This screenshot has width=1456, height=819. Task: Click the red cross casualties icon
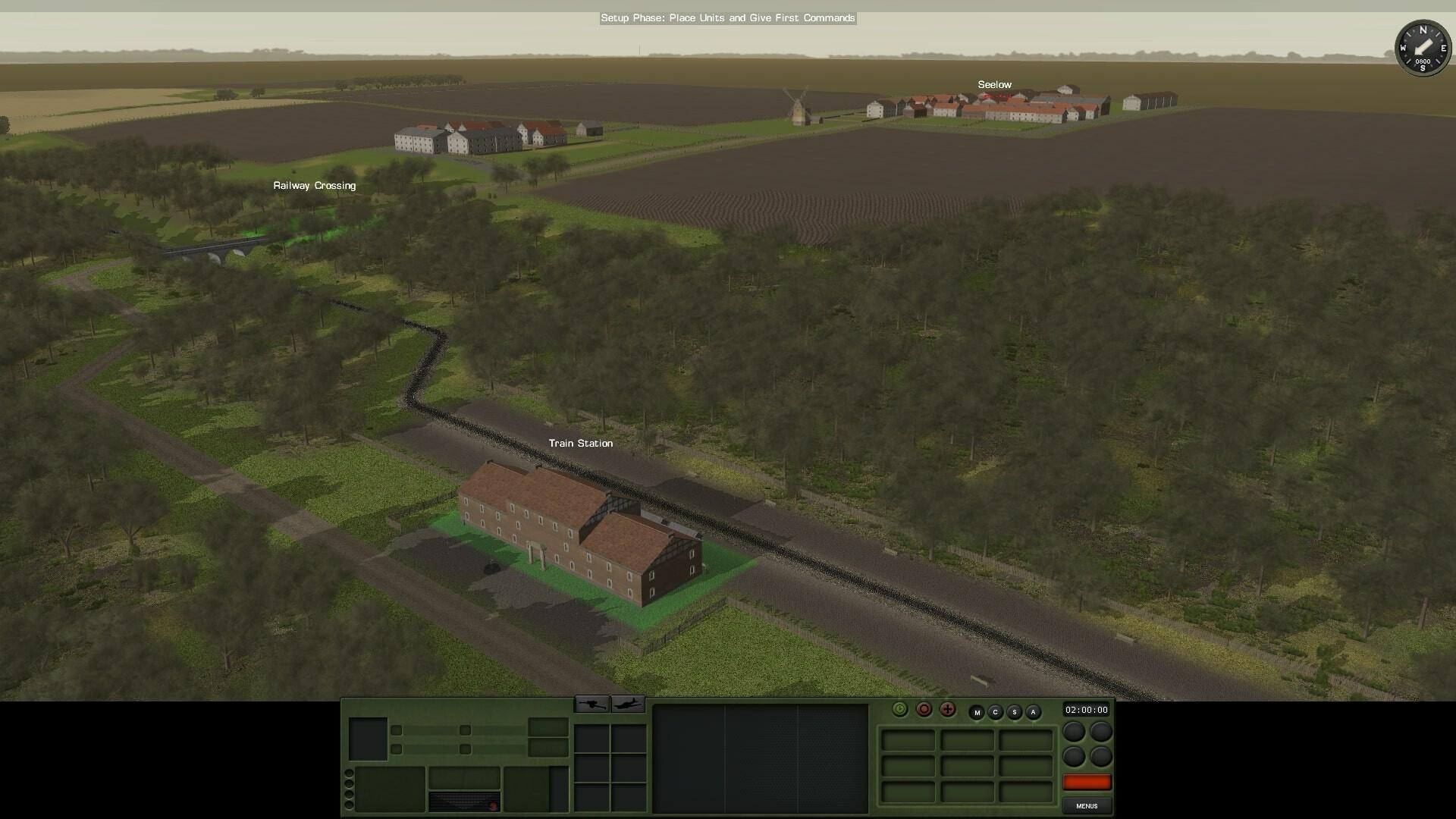947,710
